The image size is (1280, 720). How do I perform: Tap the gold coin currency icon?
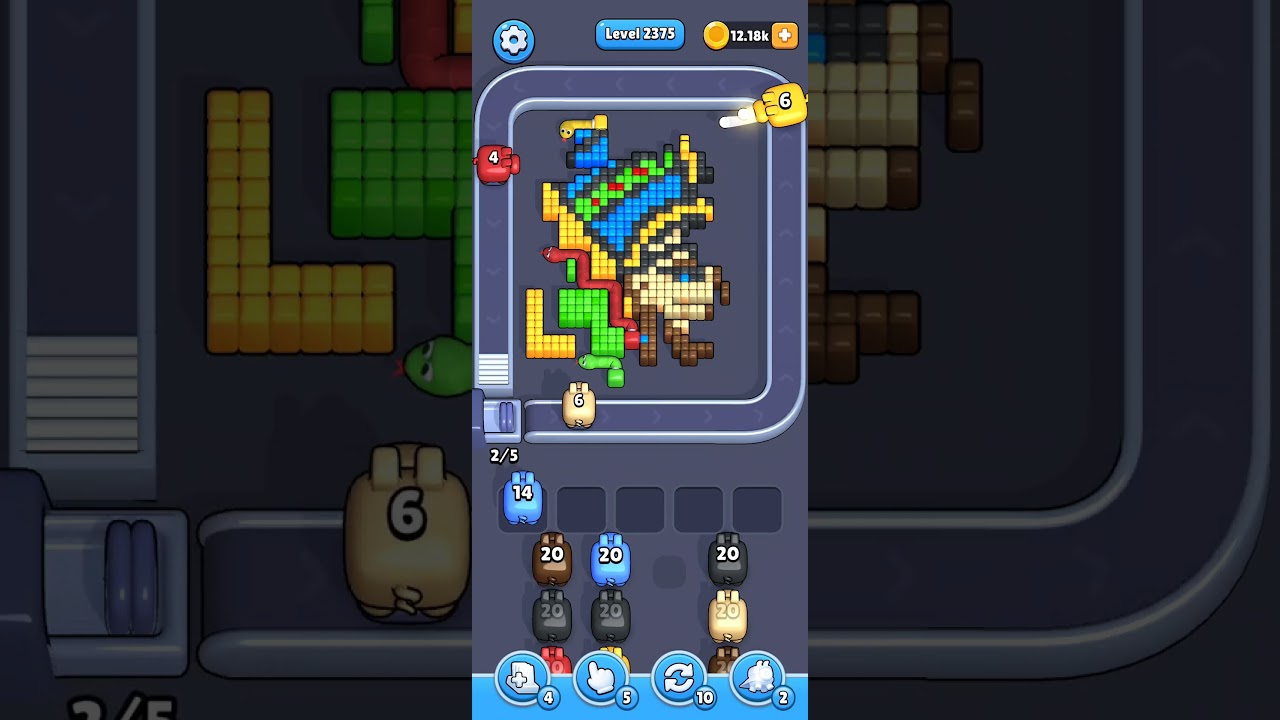[714, 33]
